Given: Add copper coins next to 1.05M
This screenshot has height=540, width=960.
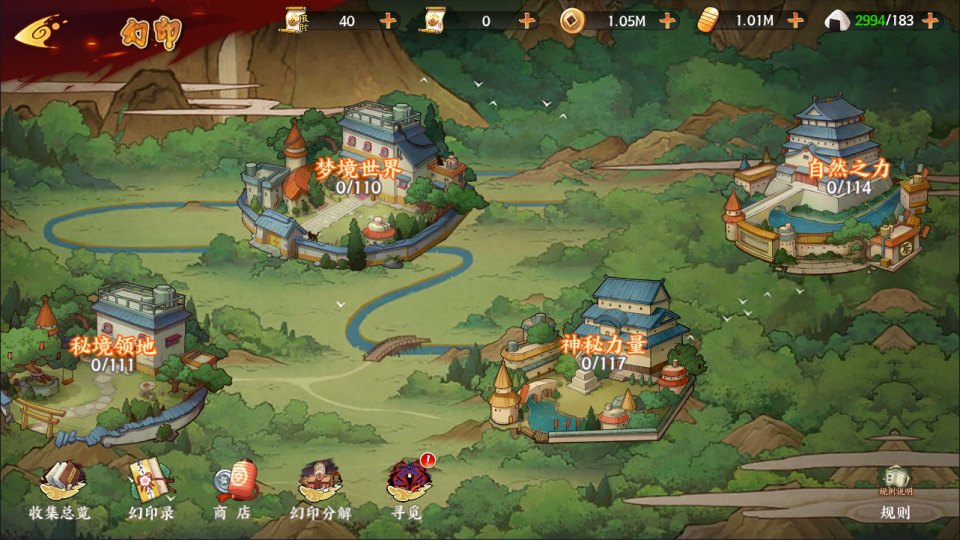Looking at the screenshot, I should click(x=667, y=20).
